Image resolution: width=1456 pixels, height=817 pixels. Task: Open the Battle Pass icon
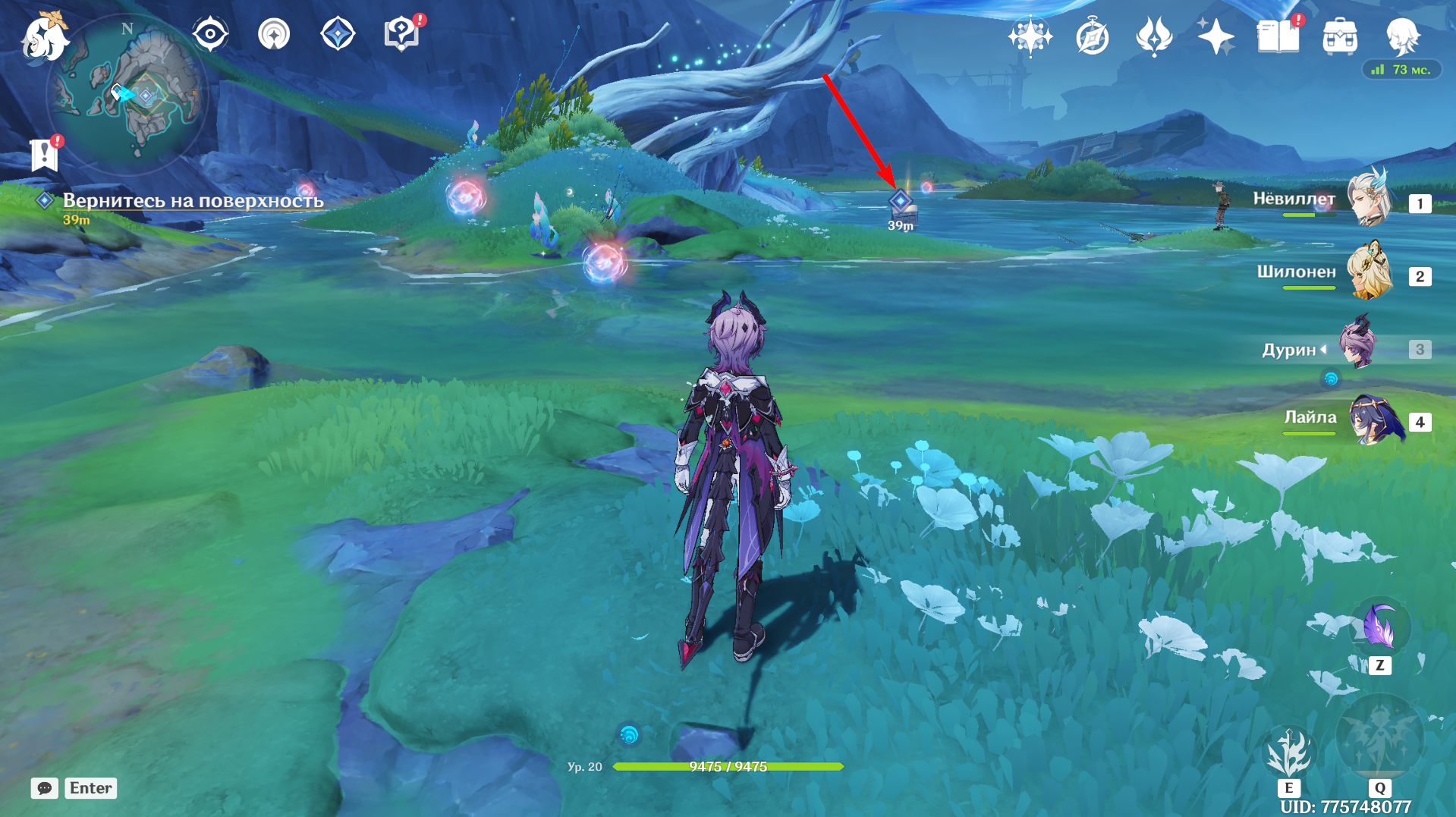pos(1153,36)
